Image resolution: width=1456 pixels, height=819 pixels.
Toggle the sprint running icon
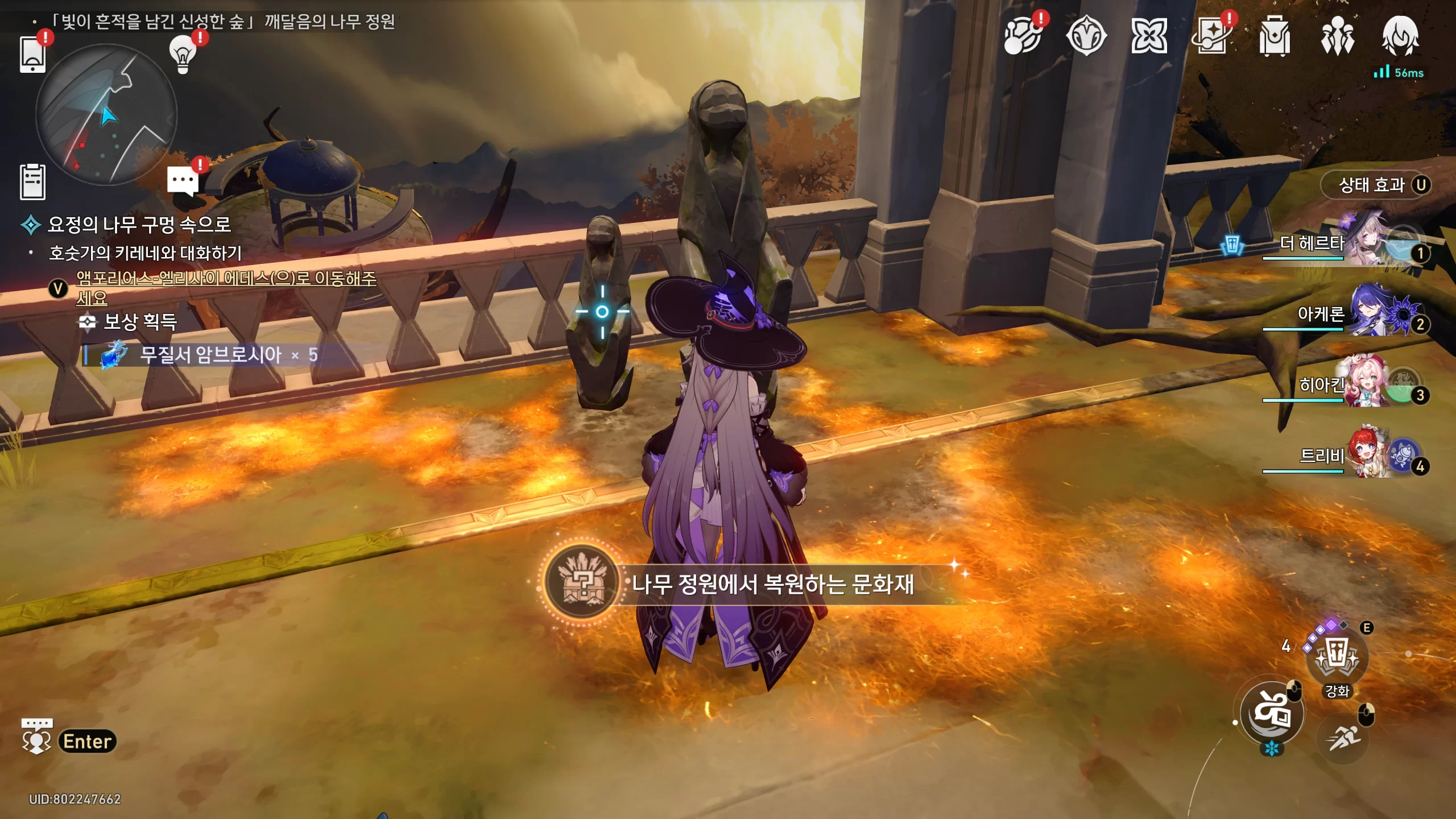1343,739
